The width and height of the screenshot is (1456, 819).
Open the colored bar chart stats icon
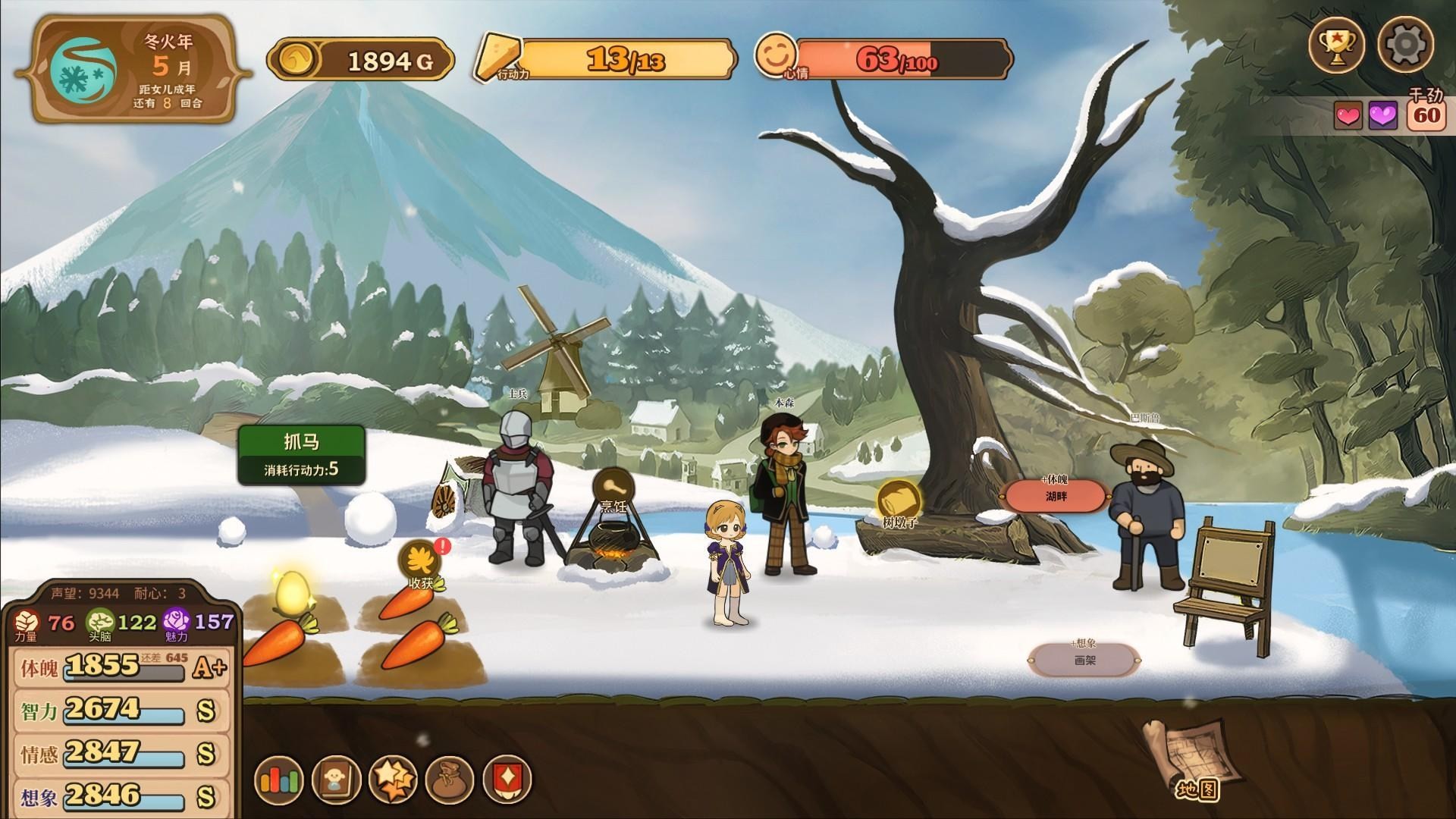(x=280, y=779)
